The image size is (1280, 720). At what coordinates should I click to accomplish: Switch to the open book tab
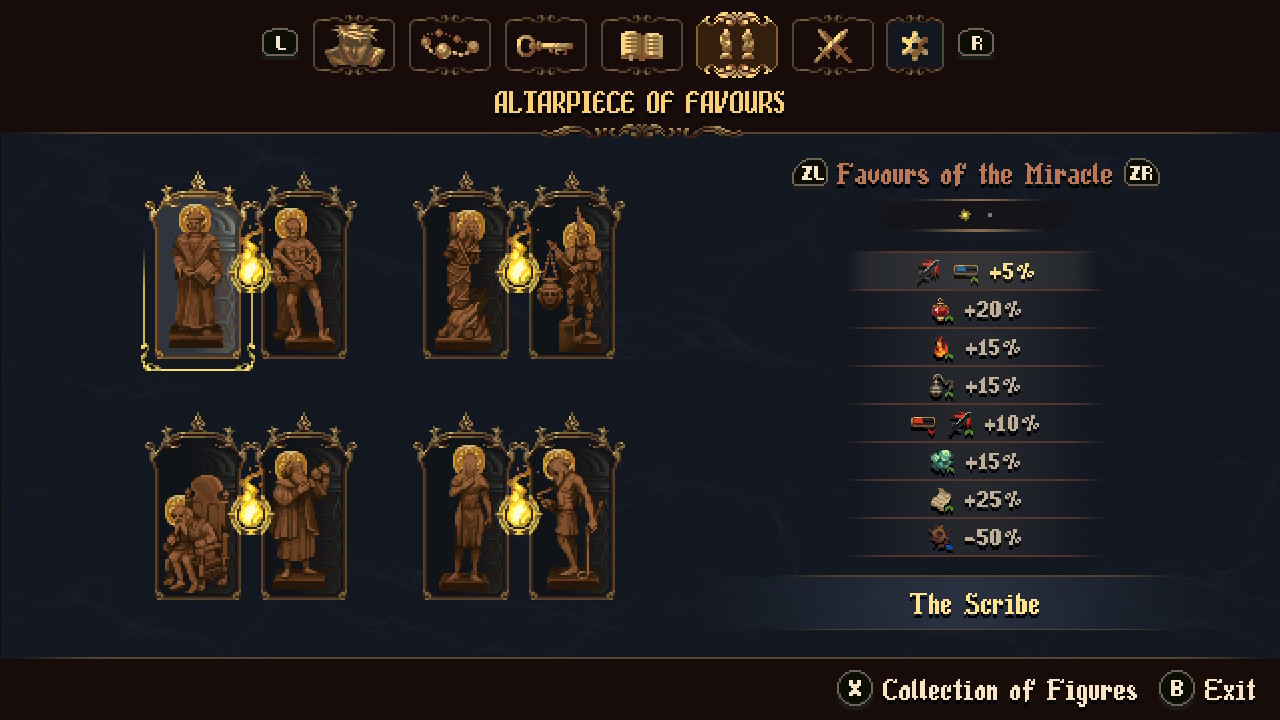click(x=641, y=45)
